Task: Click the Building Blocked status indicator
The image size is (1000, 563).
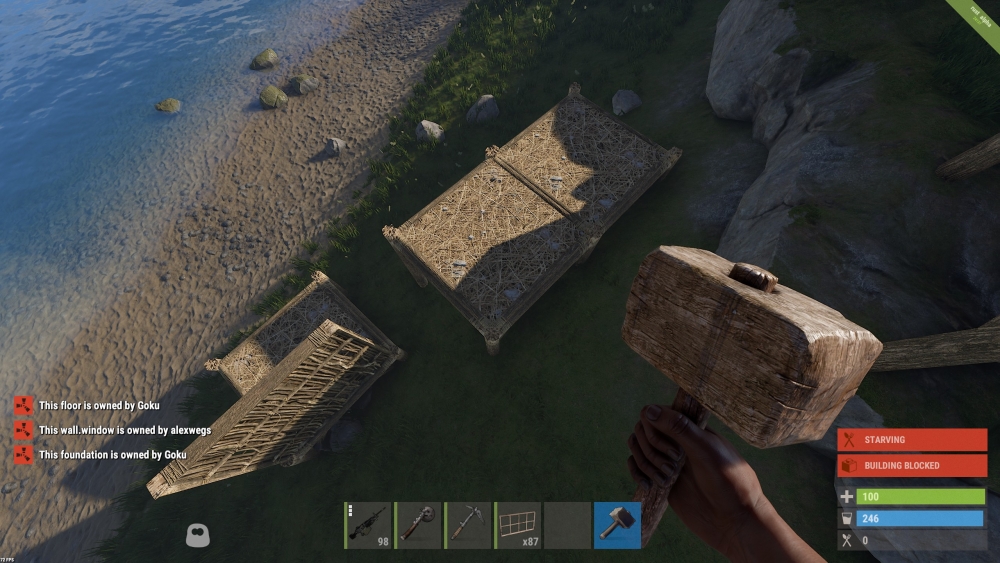Action: point(911,465)
